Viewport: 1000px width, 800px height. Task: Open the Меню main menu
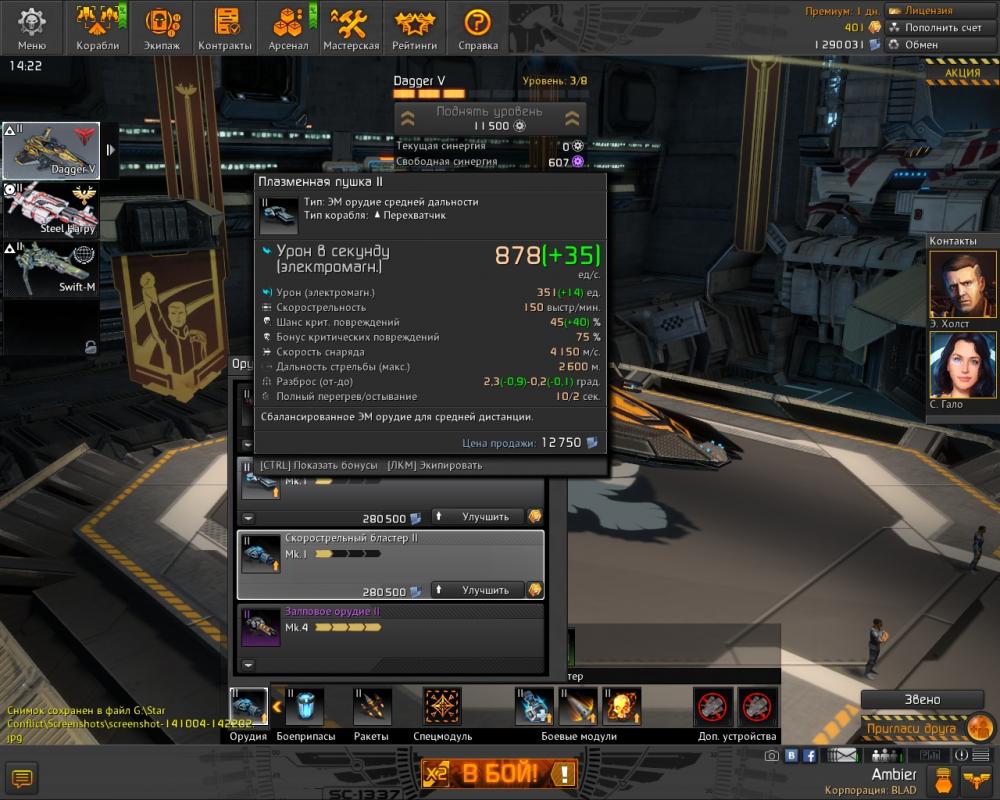(x=32, y=27)
